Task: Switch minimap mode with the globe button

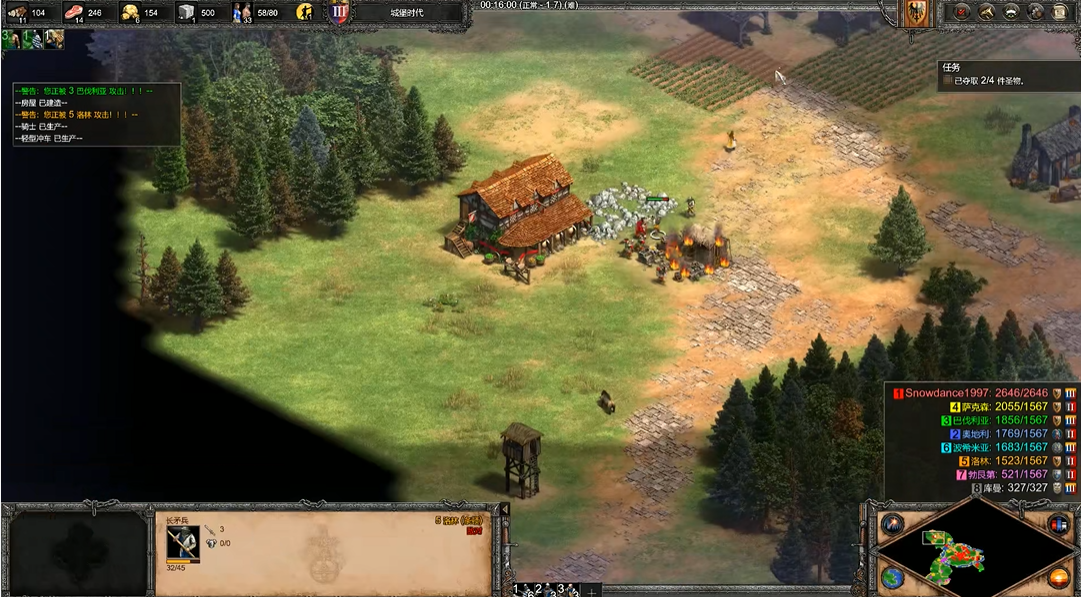Action: pyautogui.click(x=891, y=577)
